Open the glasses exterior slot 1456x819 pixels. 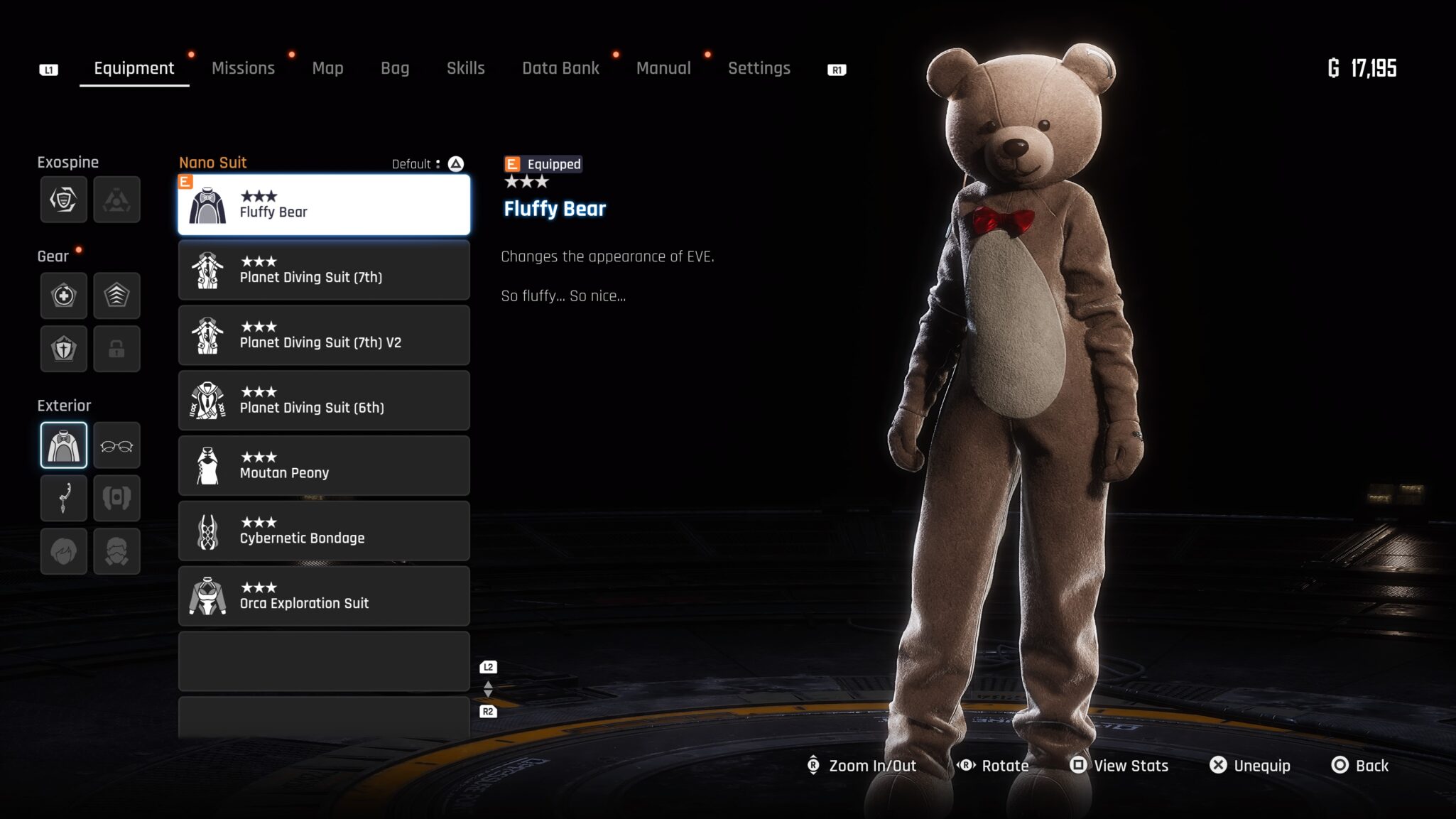116,446
